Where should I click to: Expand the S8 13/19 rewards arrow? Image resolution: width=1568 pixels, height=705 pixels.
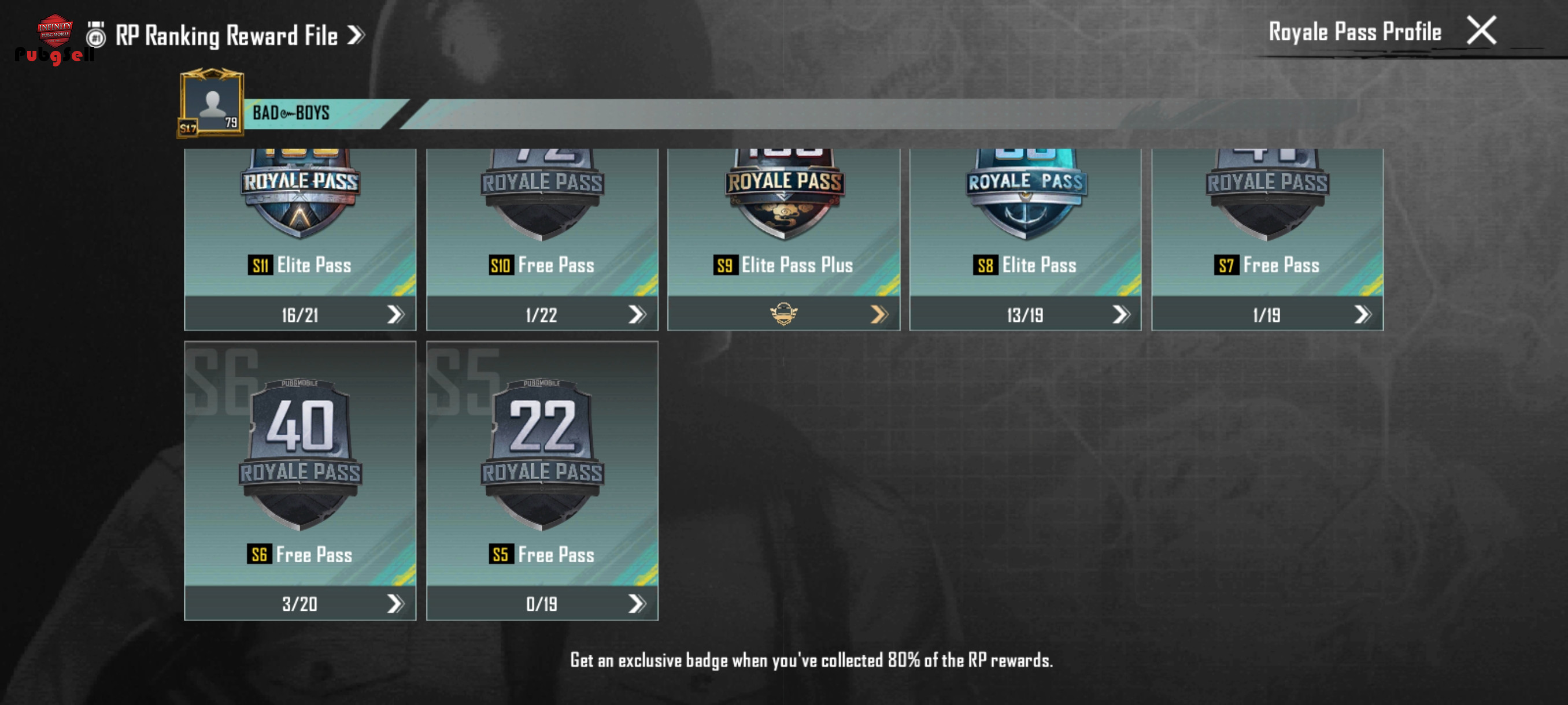click(x=1120, y=314)
